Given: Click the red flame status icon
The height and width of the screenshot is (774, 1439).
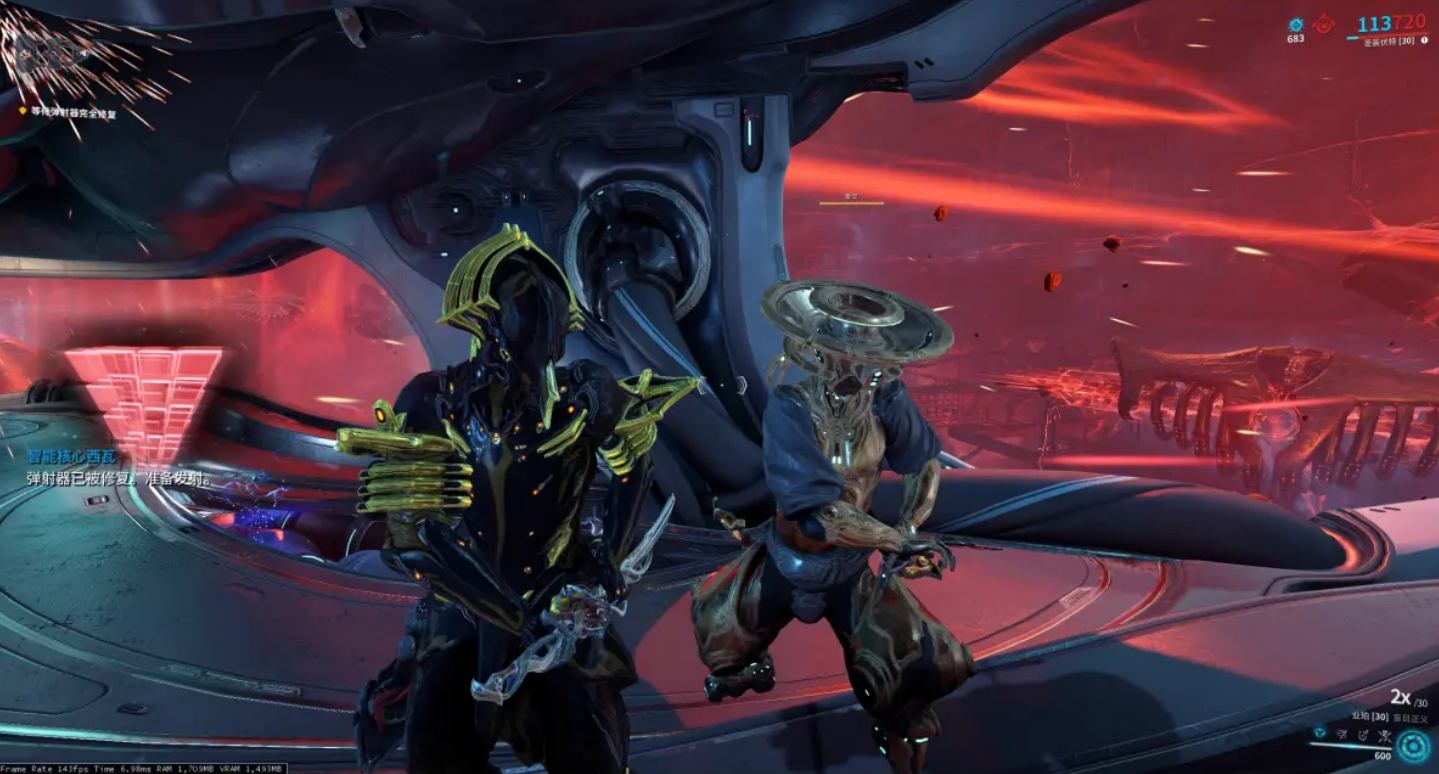Looking at the screenshot, I should [x=1324, y=25].
